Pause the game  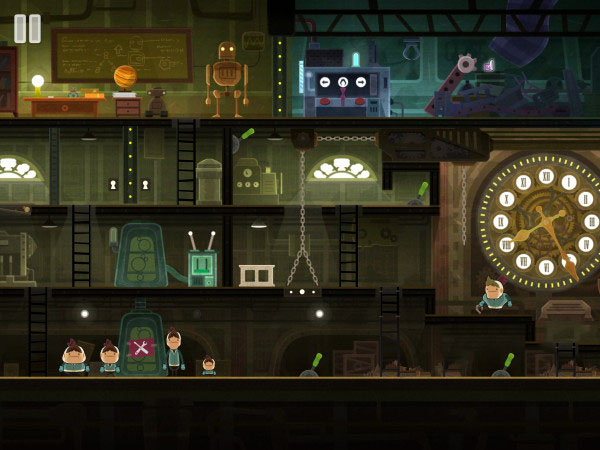click(x=27, y=28)
